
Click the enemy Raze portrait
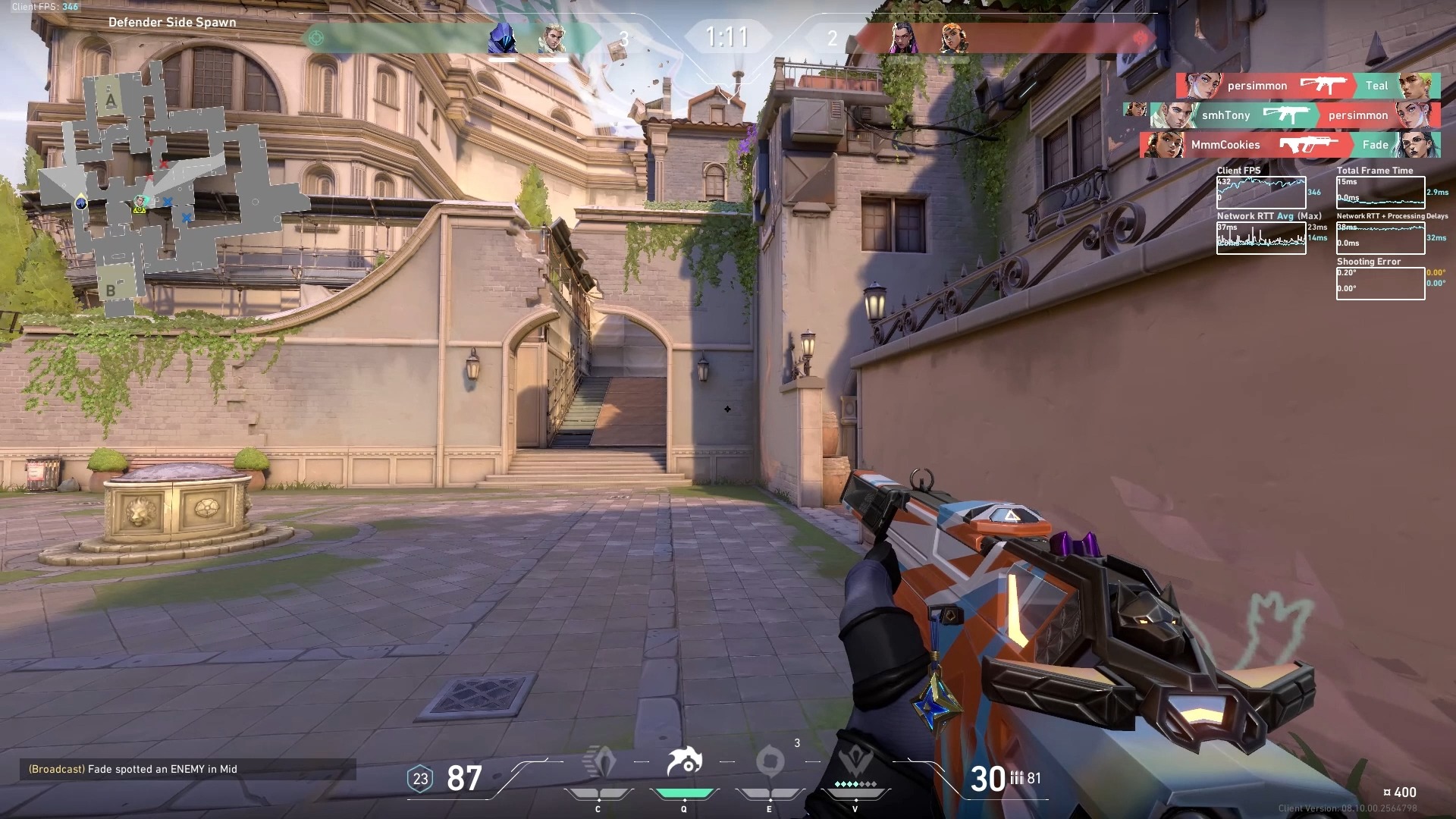click(953, 38)
